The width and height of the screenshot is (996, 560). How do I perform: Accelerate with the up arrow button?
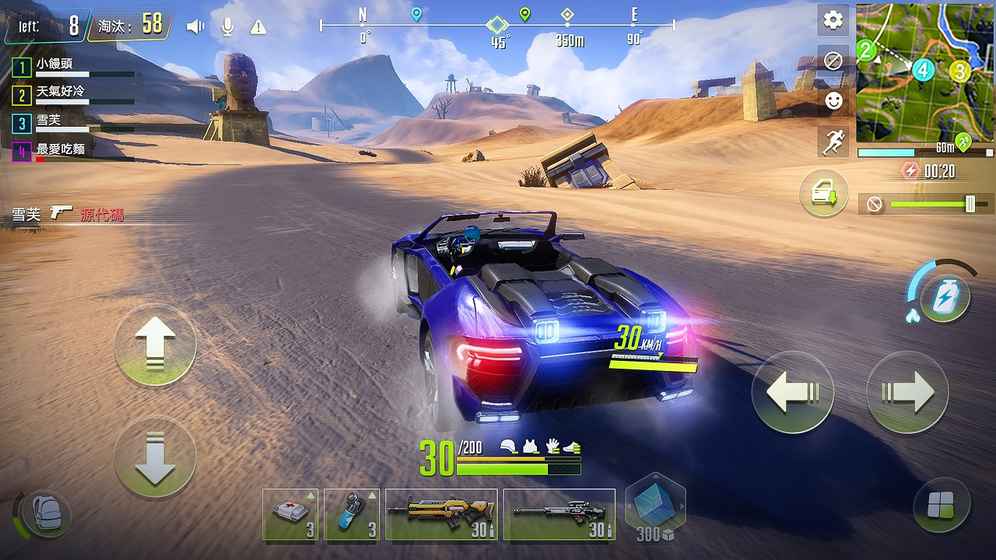[x=155, y=345]
